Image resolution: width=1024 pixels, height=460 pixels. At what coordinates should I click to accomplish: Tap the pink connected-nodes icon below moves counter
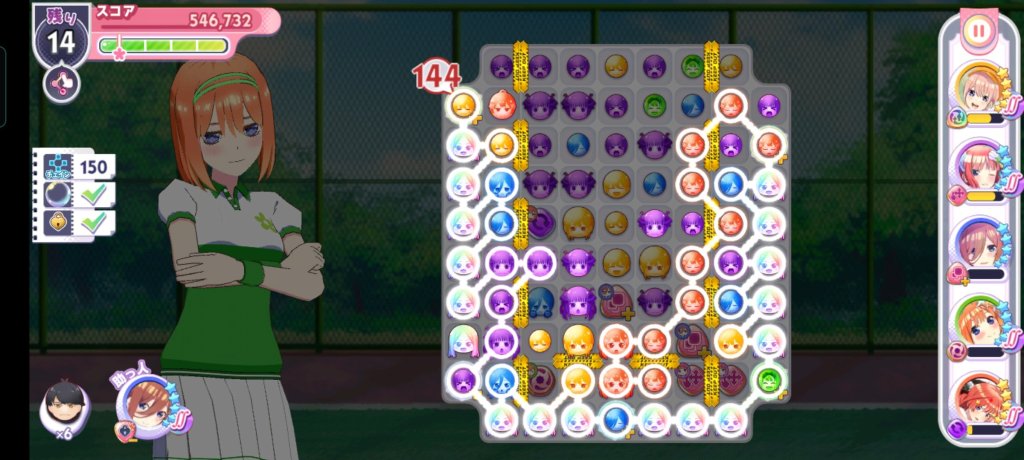pyautogui.click(x=60, y=83)
